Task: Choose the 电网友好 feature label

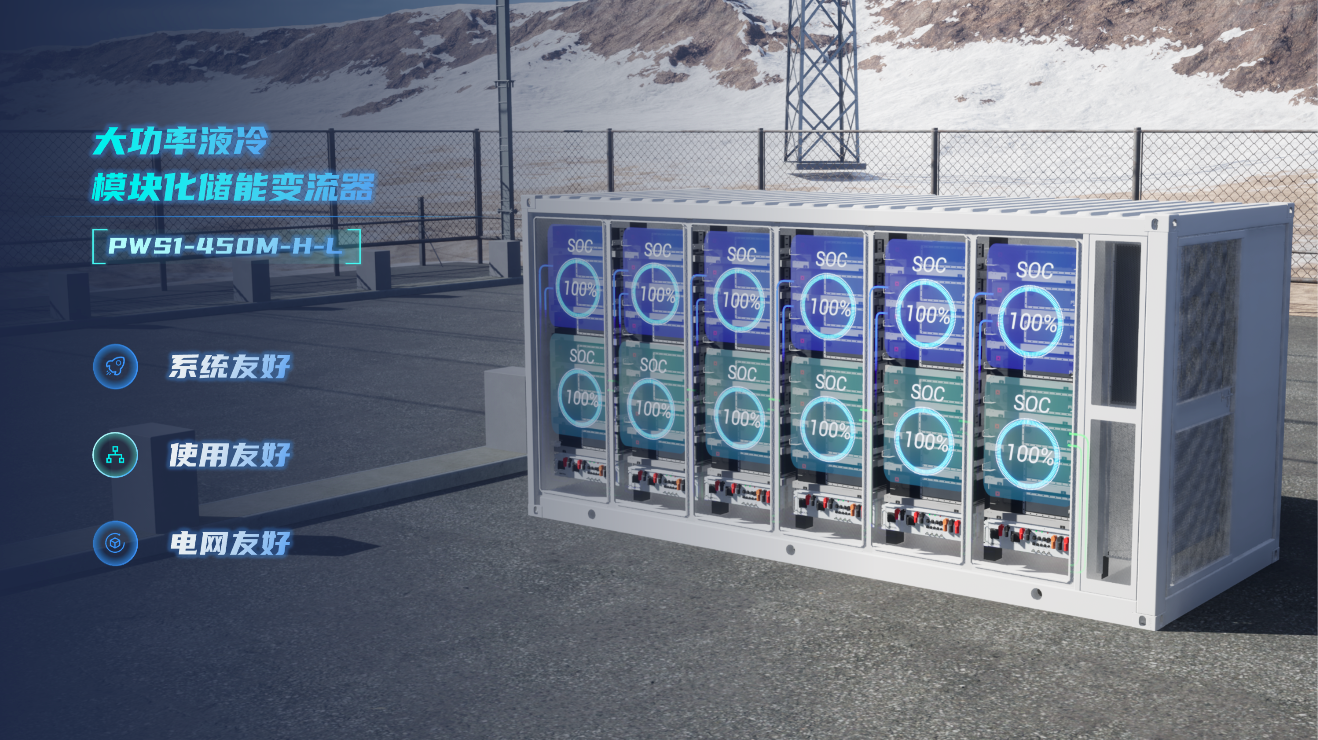Action: (x=229, y=544)
